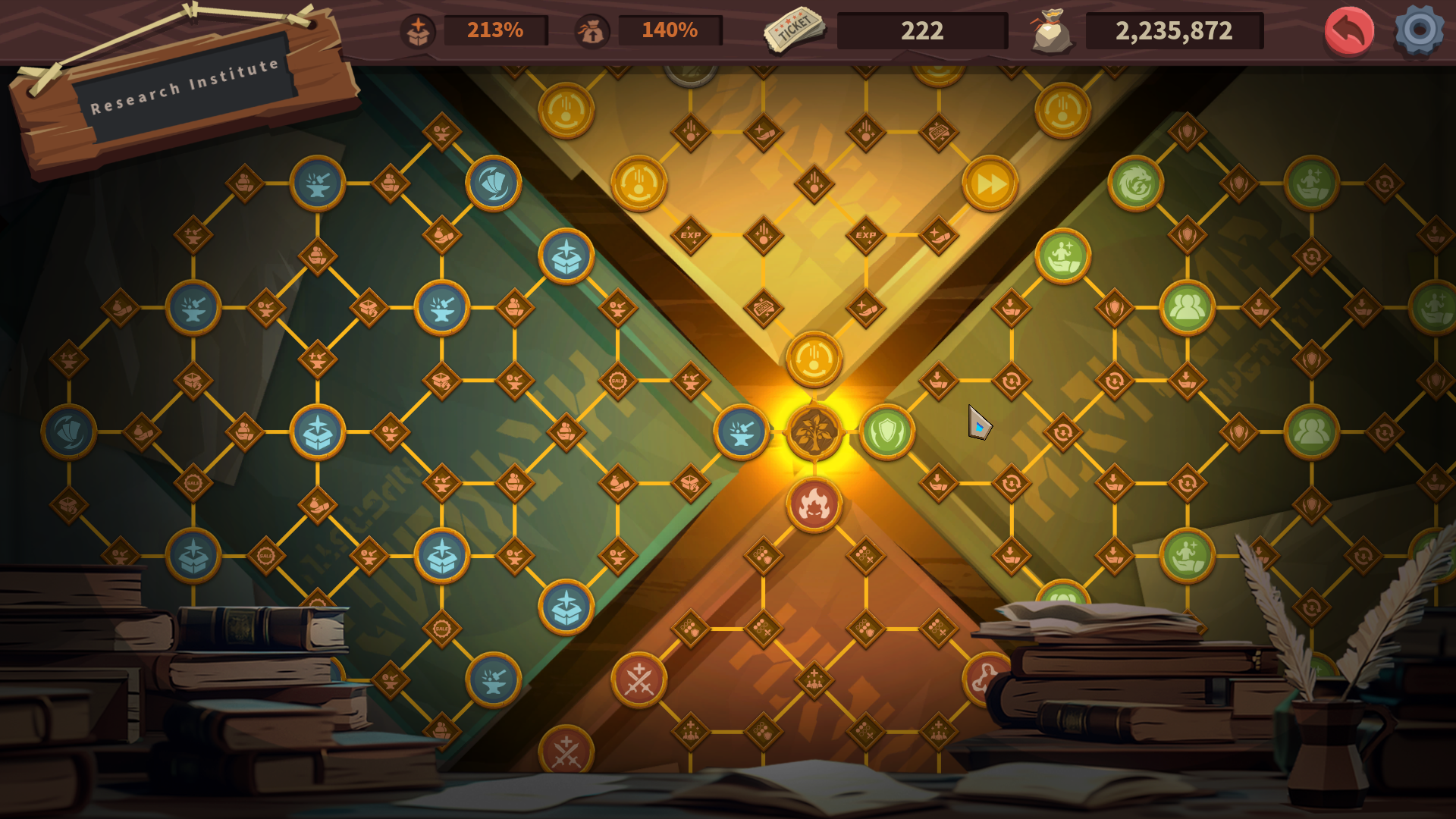Activate the yellow fast-forward research node
Viewport: 1456px width, 819px height.
click(990, 184)
